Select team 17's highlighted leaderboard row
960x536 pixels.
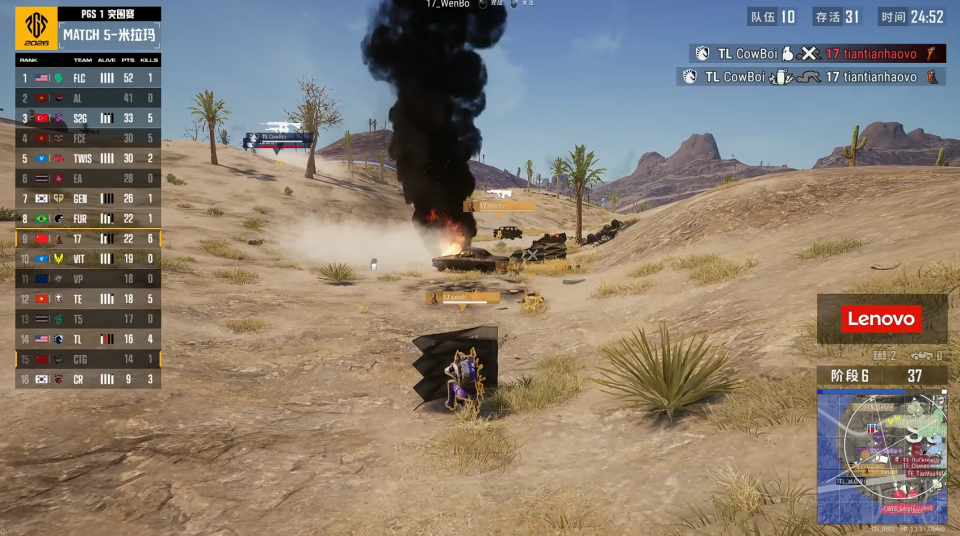pos(88,238)
